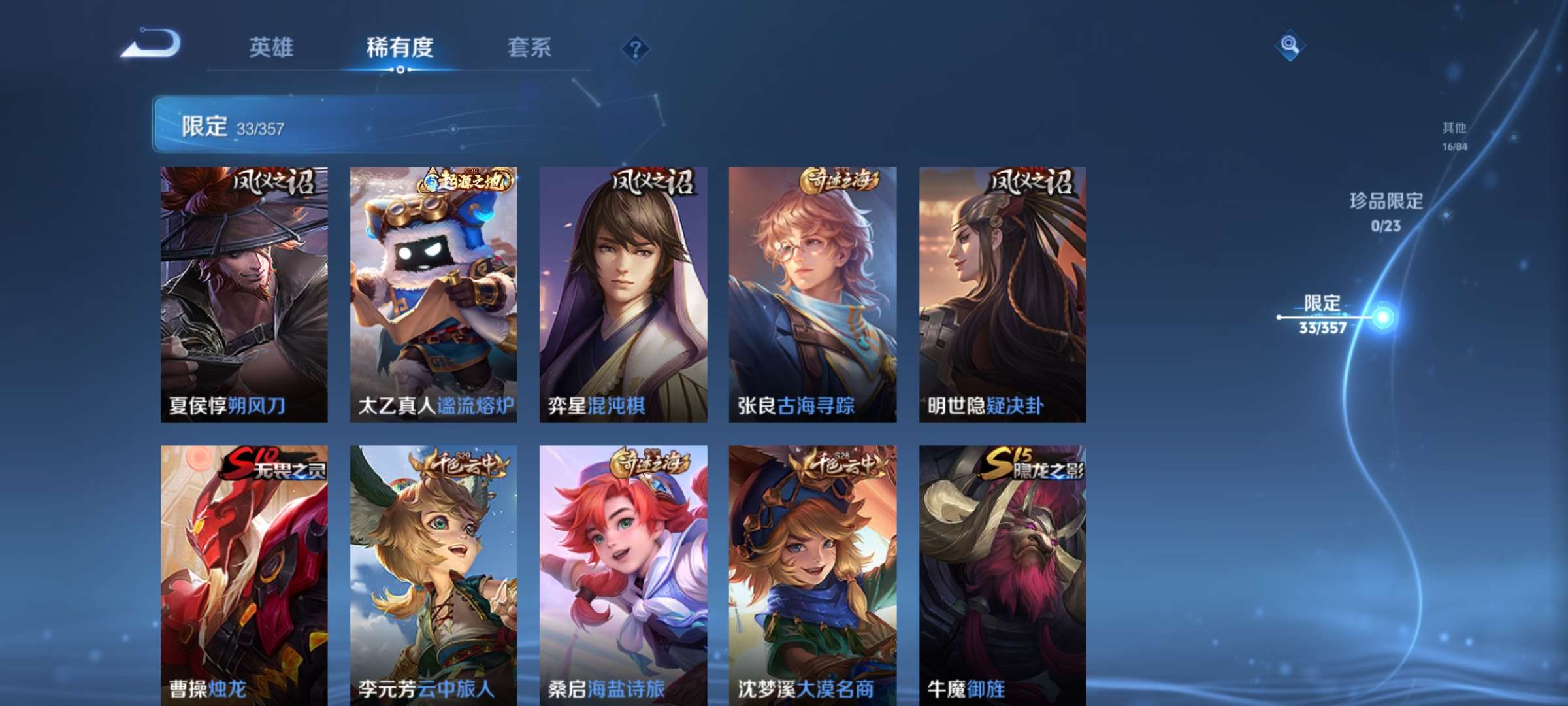Open the 明世隐 疑决卦 skin card
Screen dimensions: 1568x706
tap(1003, 291)
